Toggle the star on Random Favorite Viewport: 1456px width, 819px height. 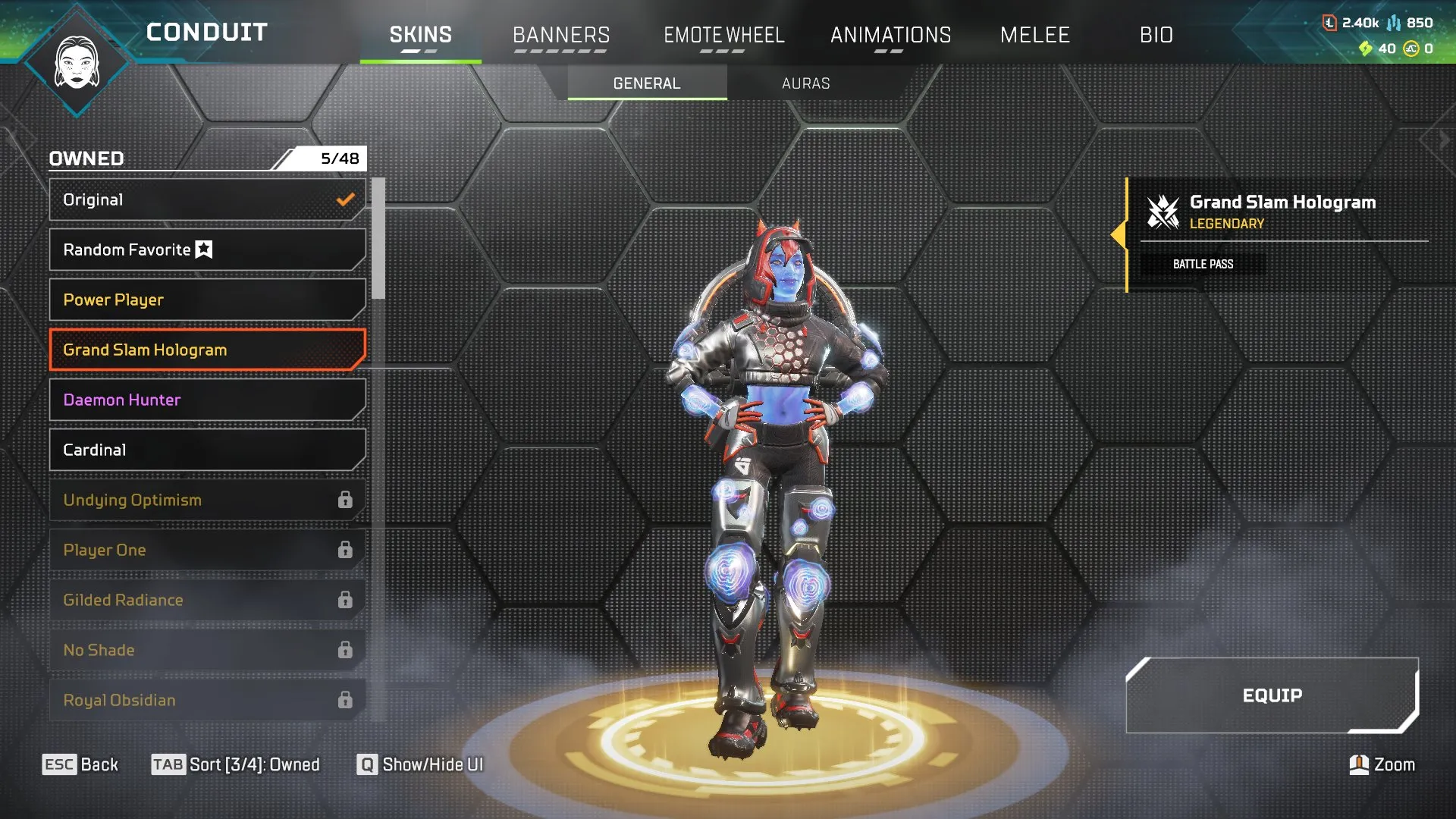click(x=203, y=249)
